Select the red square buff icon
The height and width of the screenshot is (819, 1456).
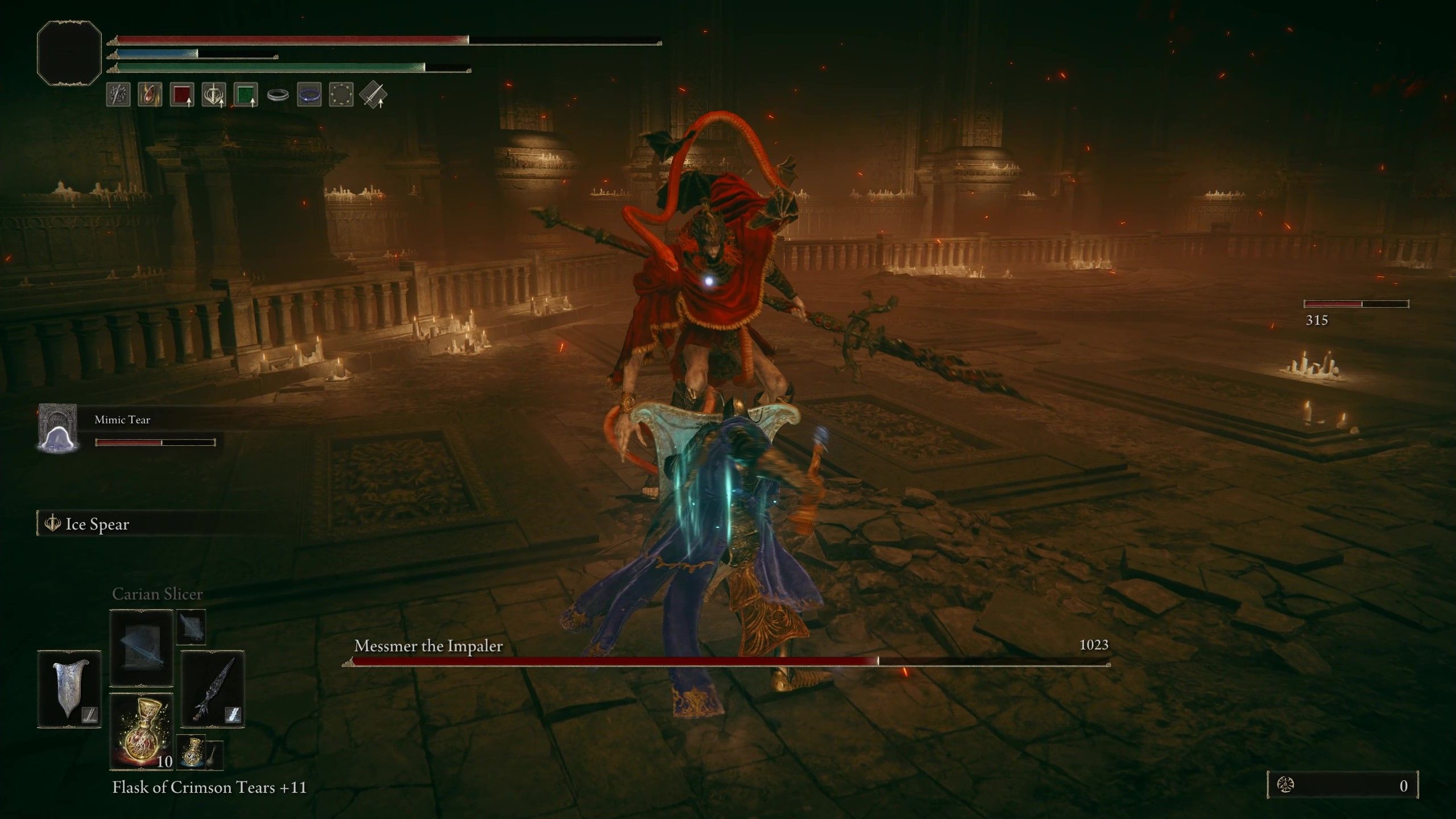click(x=182, y=95)
